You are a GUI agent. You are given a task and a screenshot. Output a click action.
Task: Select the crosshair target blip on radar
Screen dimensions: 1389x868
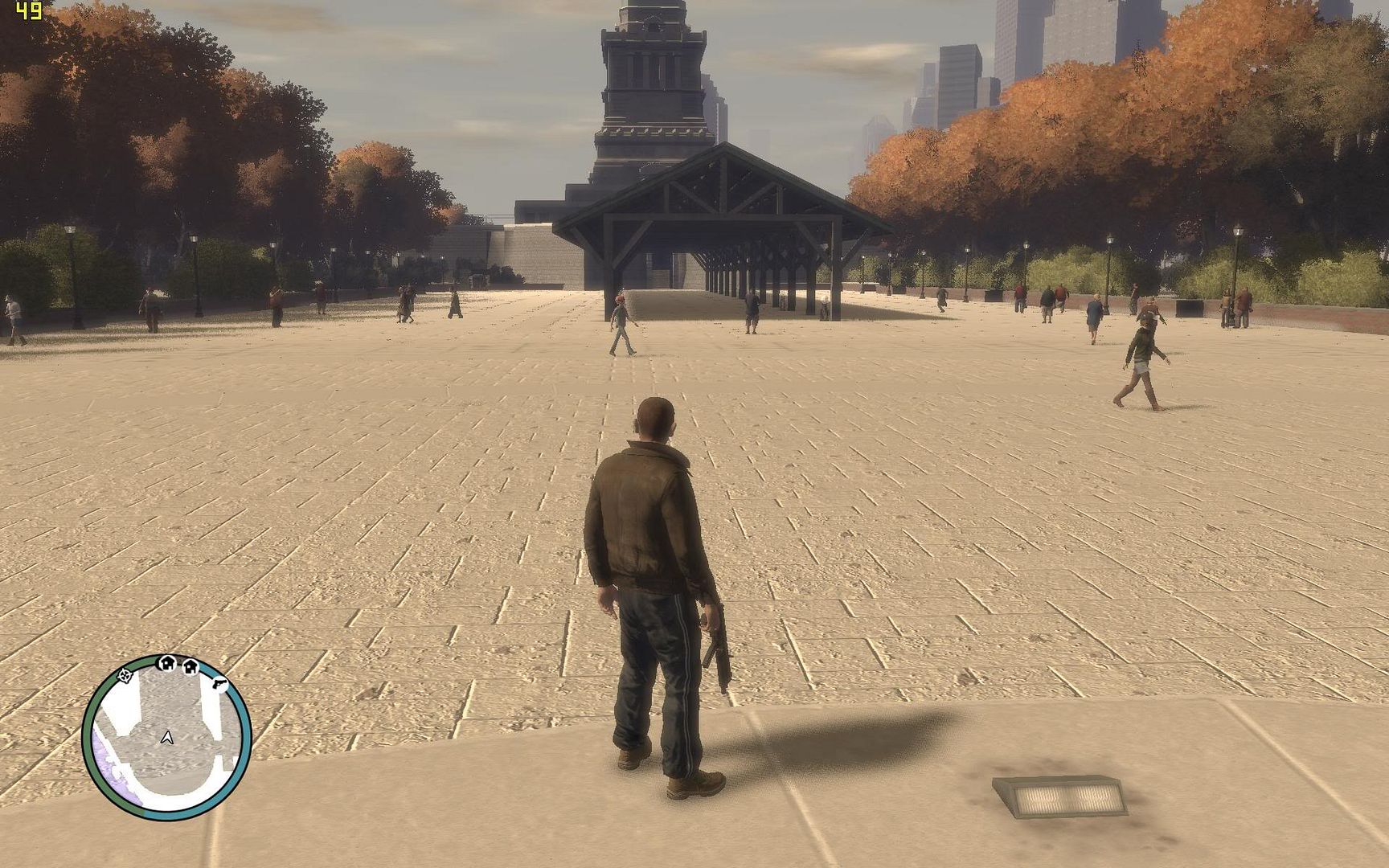pyautogui.click(x=125, y=675)
